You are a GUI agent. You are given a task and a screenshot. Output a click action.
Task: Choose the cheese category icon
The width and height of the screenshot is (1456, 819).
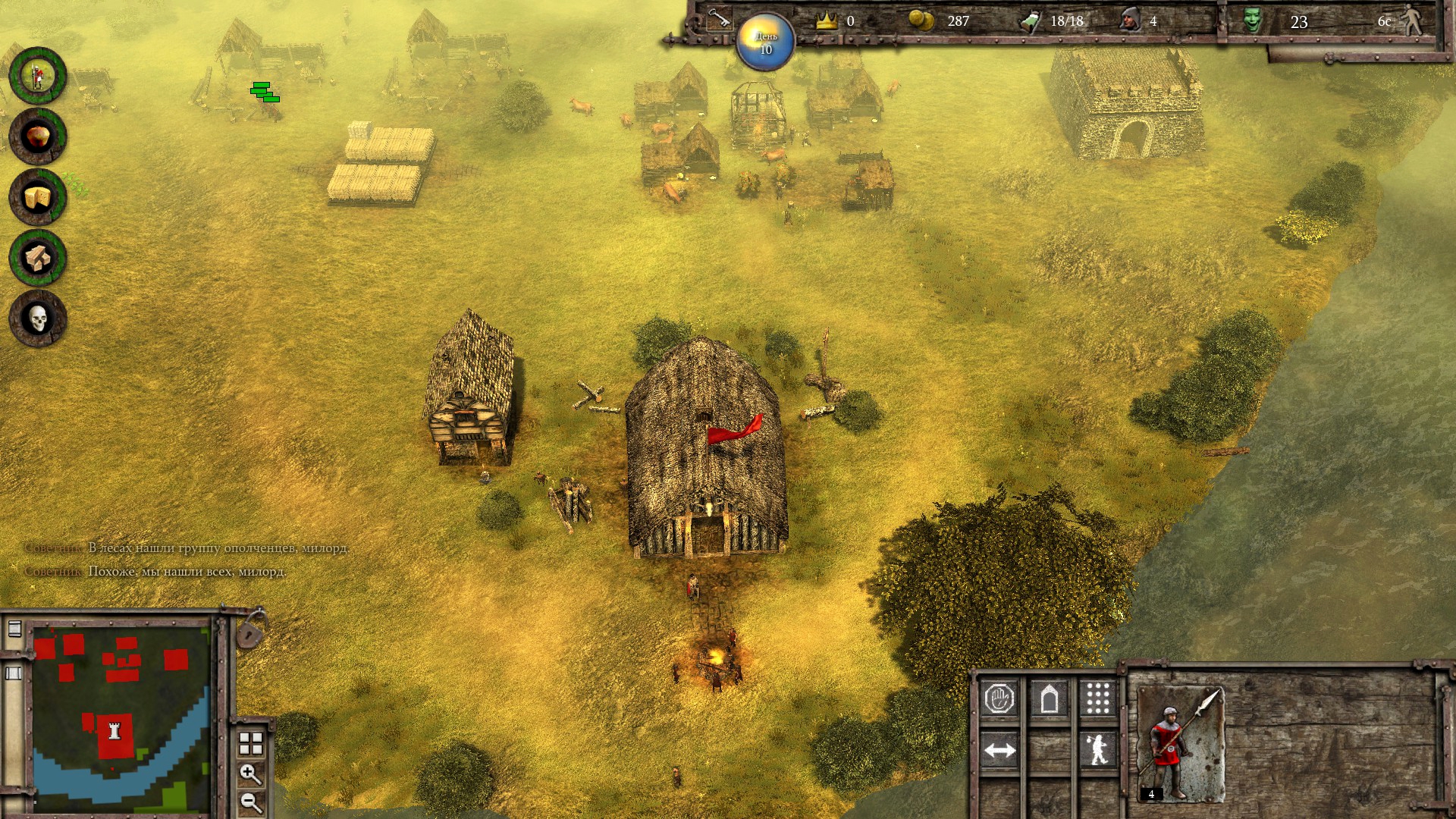coord(37,197)
